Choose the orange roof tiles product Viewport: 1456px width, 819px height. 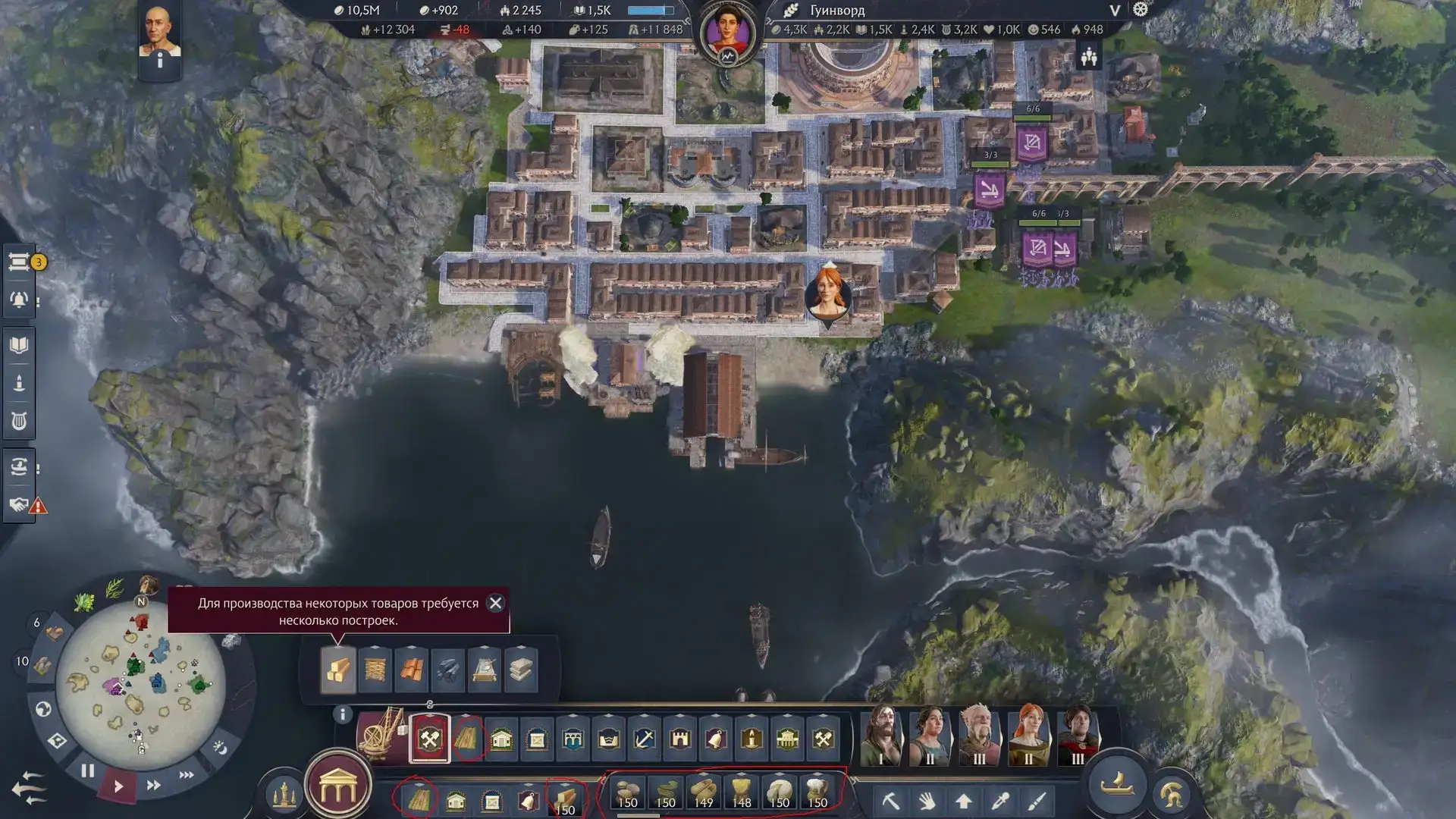pyautogui.click(x=411, y=670)
